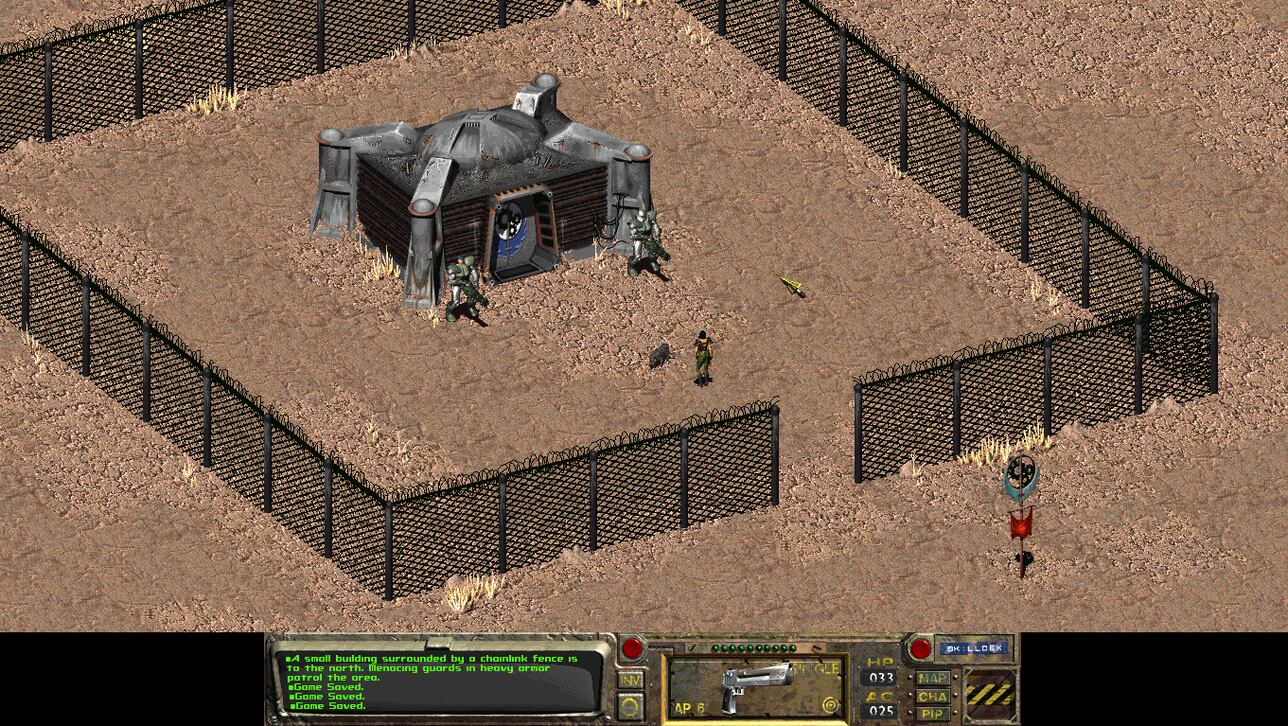Screen dimensions: 1288x726
Task: Toggle the SINGLE fire mode indicator
Action: coord(815,667)
